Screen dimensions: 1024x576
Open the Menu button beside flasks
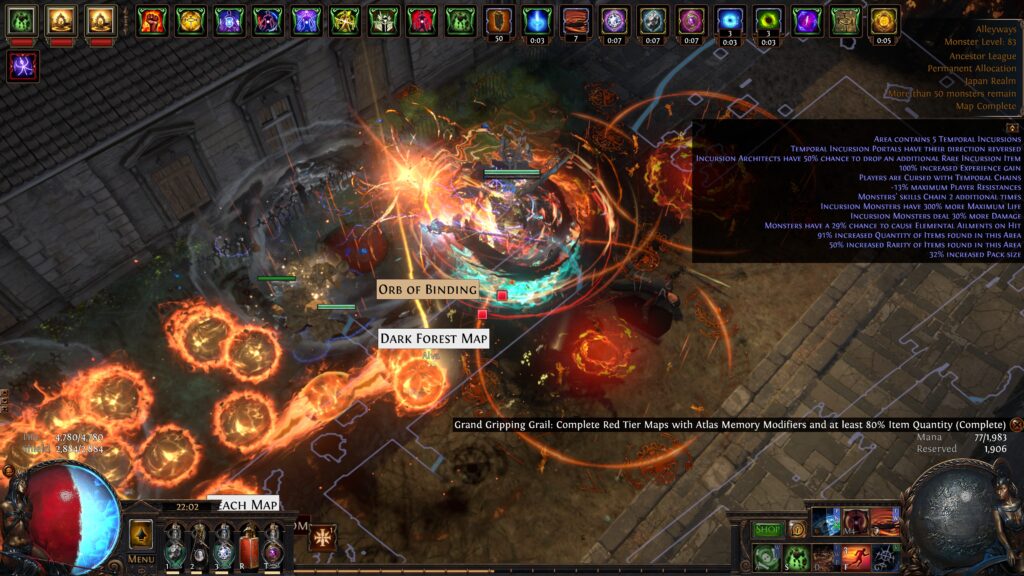click(x=141, y=559)
